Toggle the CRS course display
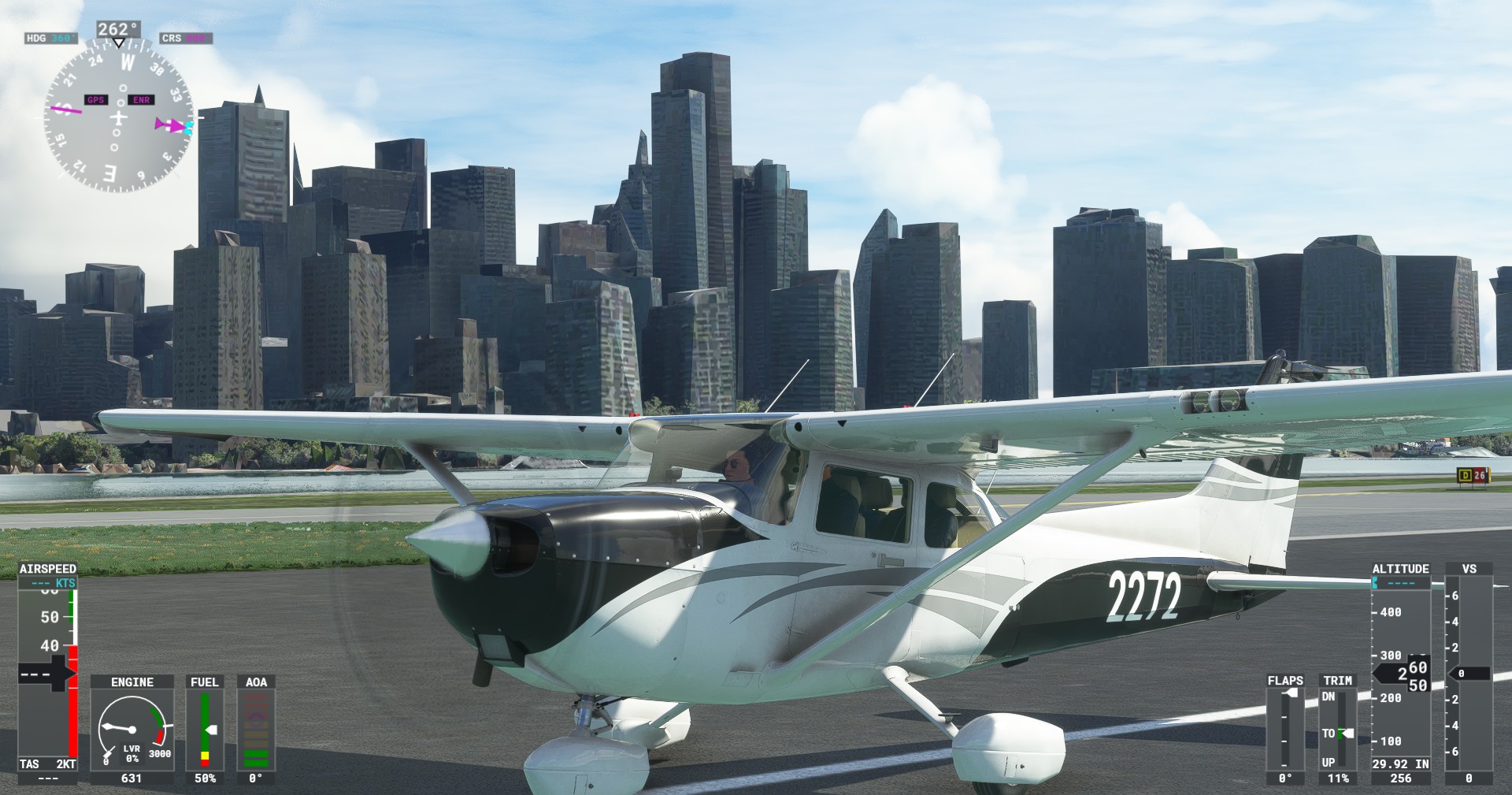 [184, 37]
